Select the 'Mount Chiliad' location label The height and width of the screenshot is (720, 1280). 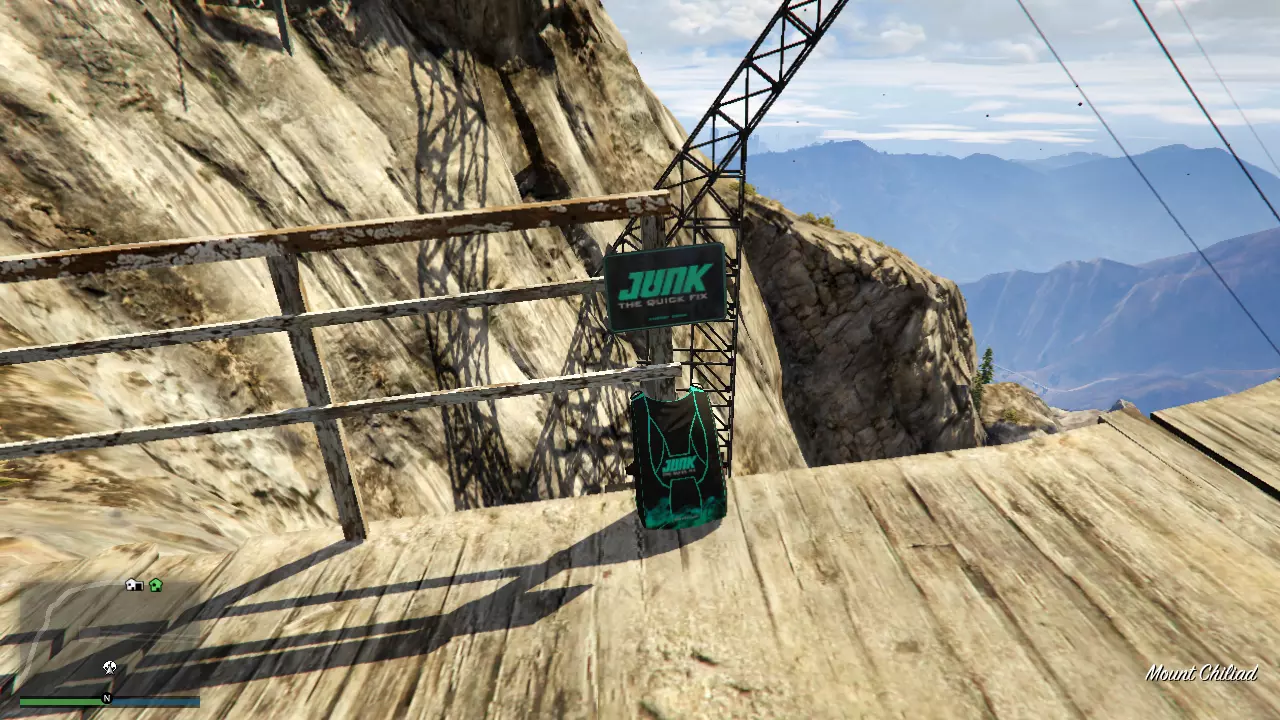pyautogui.click(x=1205, y=672)
